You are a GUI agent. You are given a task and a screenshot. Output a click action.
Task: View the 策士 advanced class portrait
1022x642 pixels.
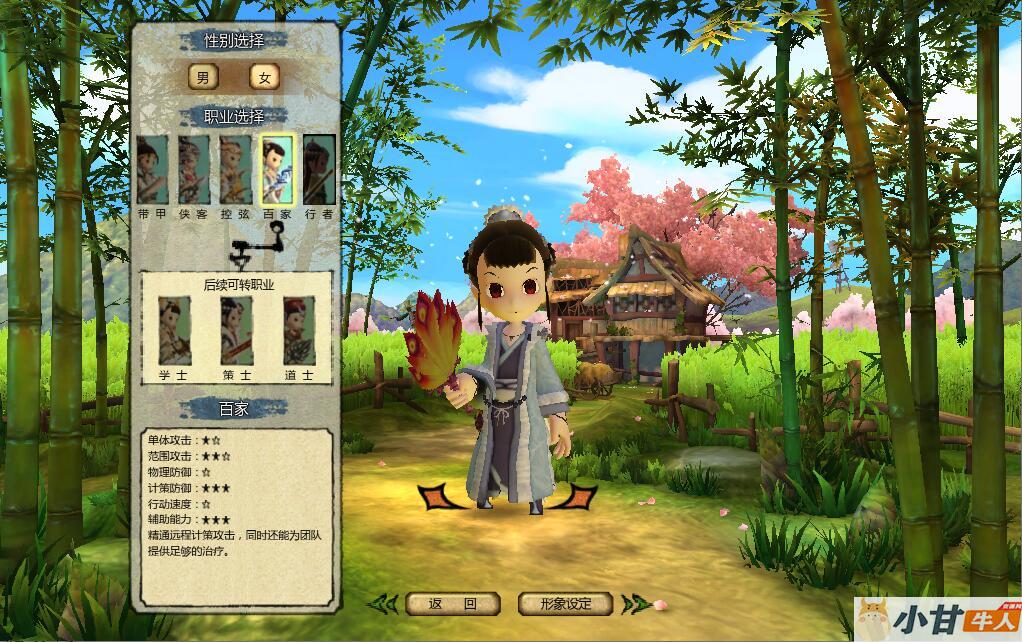pos(237,331)
